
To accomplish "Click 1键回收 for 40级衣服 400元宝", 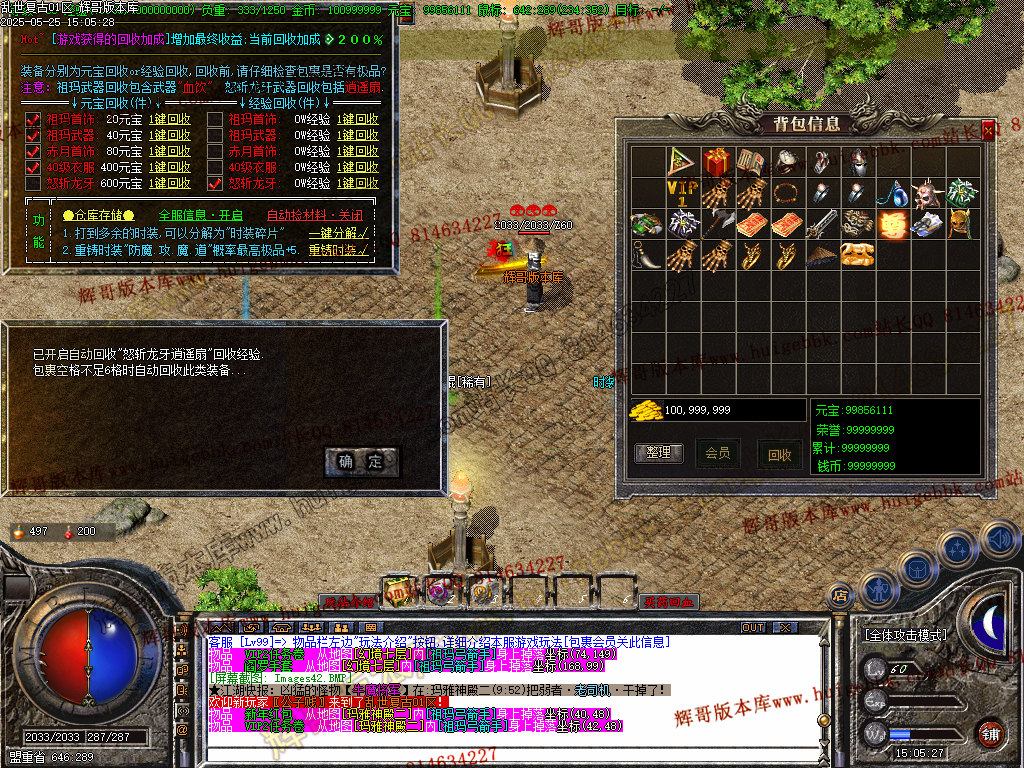I will coord(170,168).
